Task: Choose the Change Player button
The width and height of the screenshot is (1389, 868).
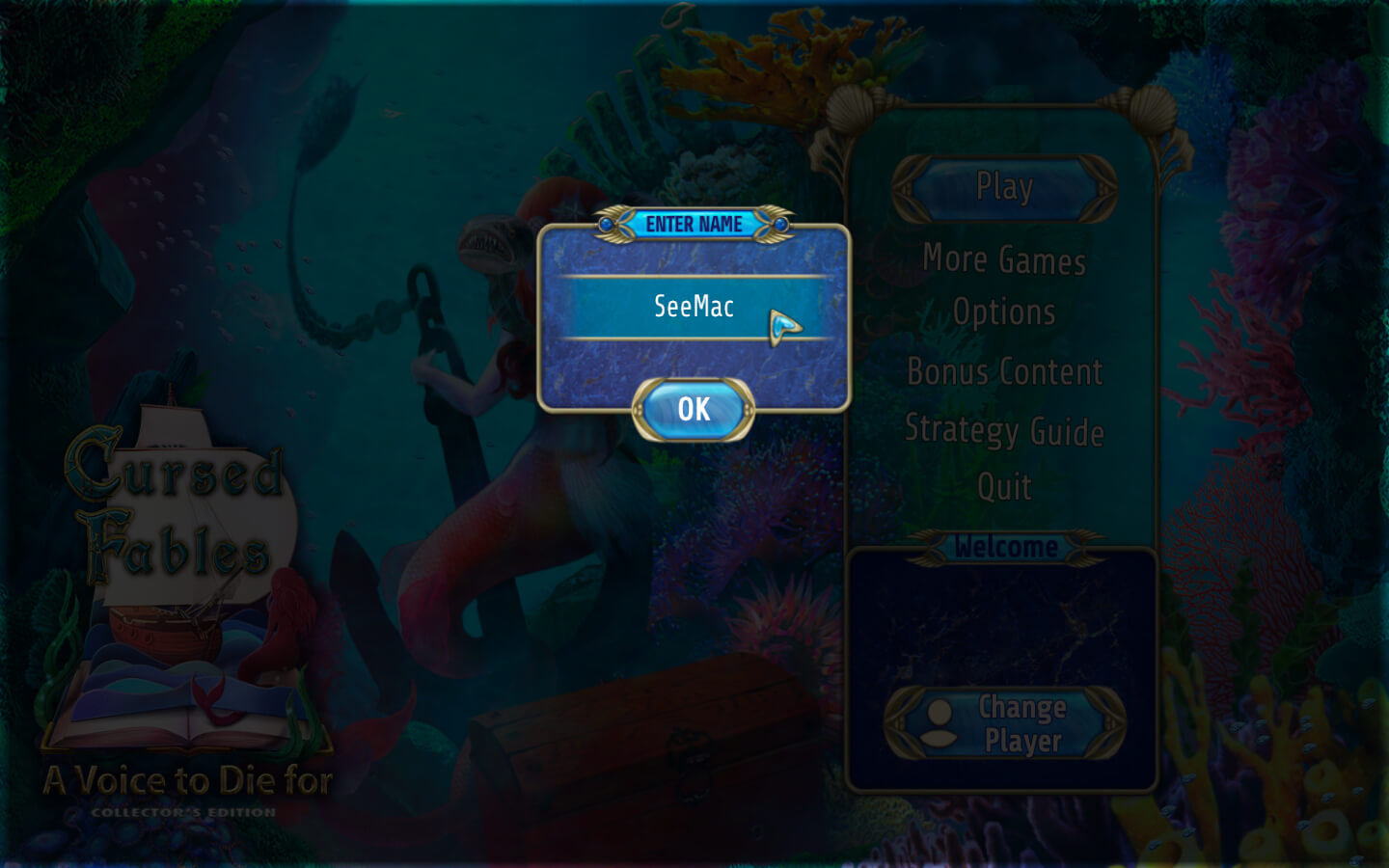Action: click(x=1004, y=723)
